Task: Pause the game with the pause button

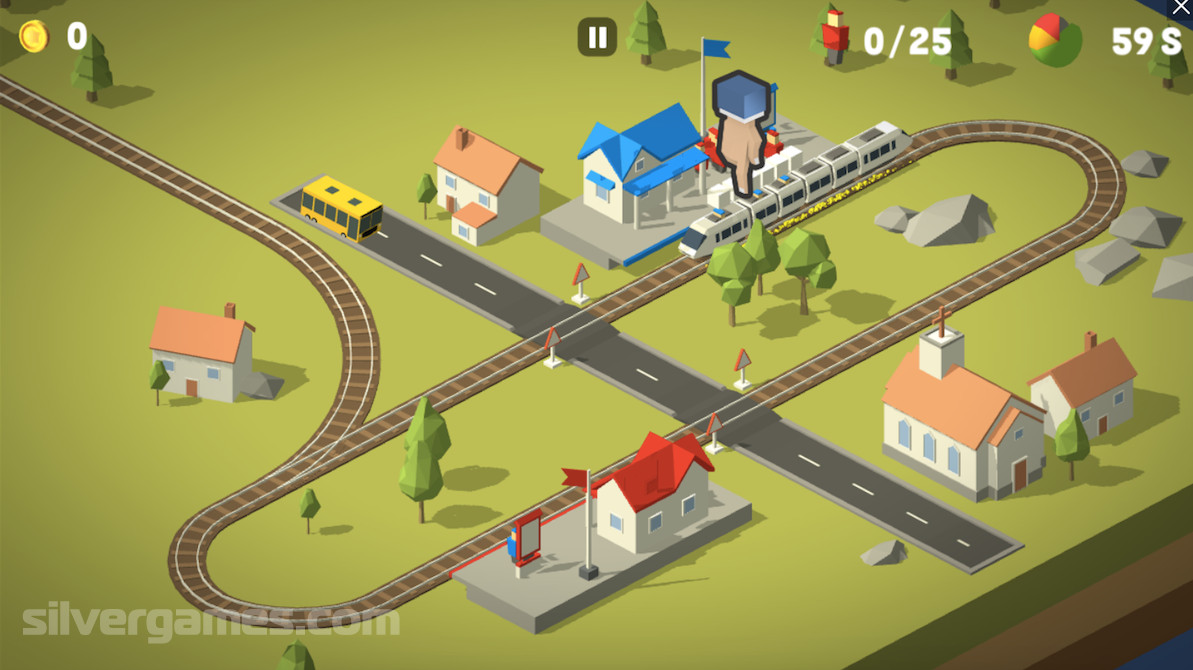Action: pos(597,38)
